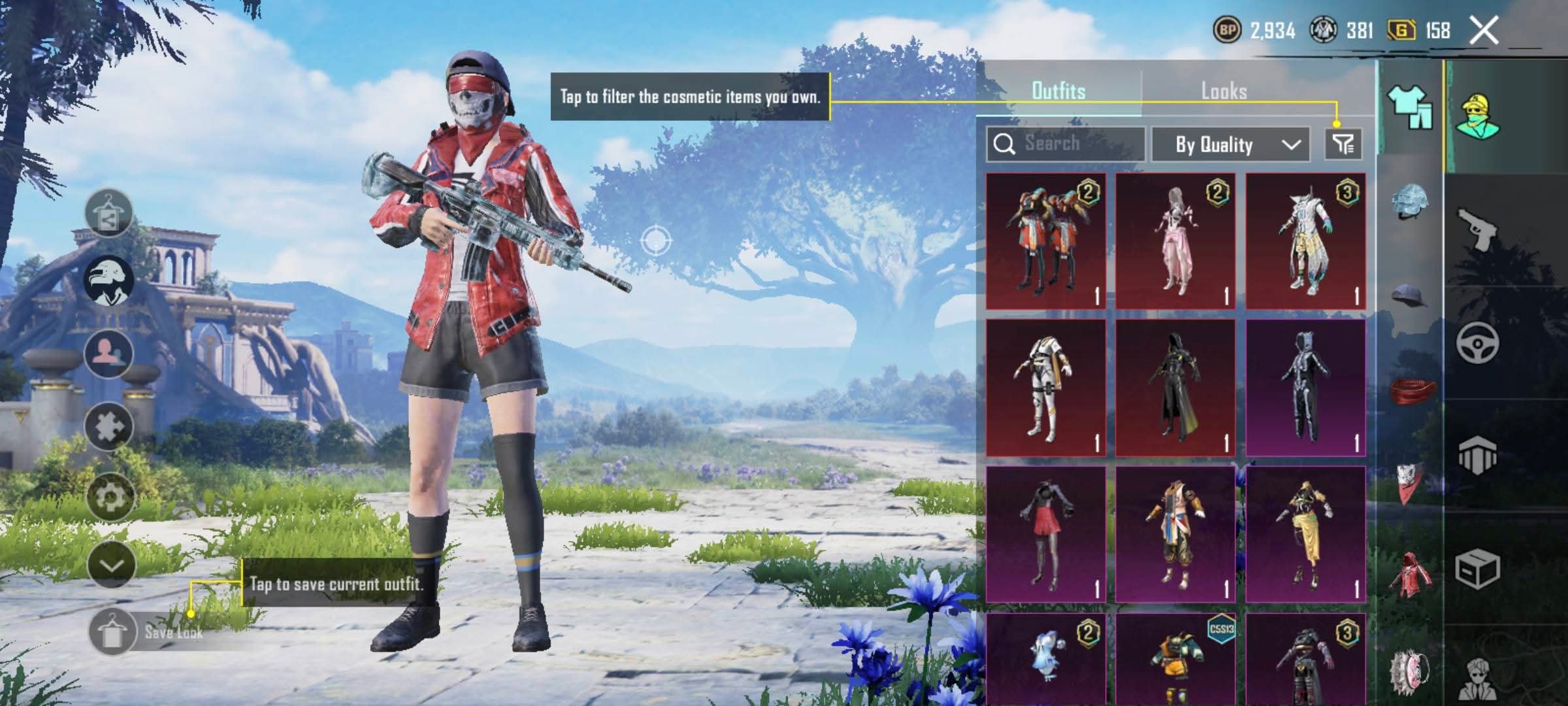The image size is (1568, 706).
Task: Select the red headband slot
Action: click(x=1411, y=391)
